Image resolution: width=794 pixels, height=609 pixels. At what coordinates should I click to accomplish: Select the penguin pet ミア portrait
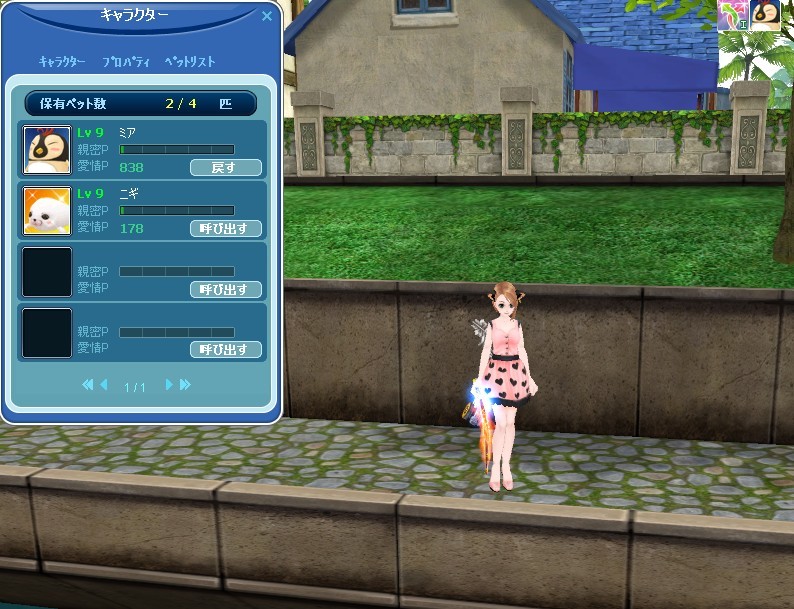pyautogui.click(x=47, y=149)
